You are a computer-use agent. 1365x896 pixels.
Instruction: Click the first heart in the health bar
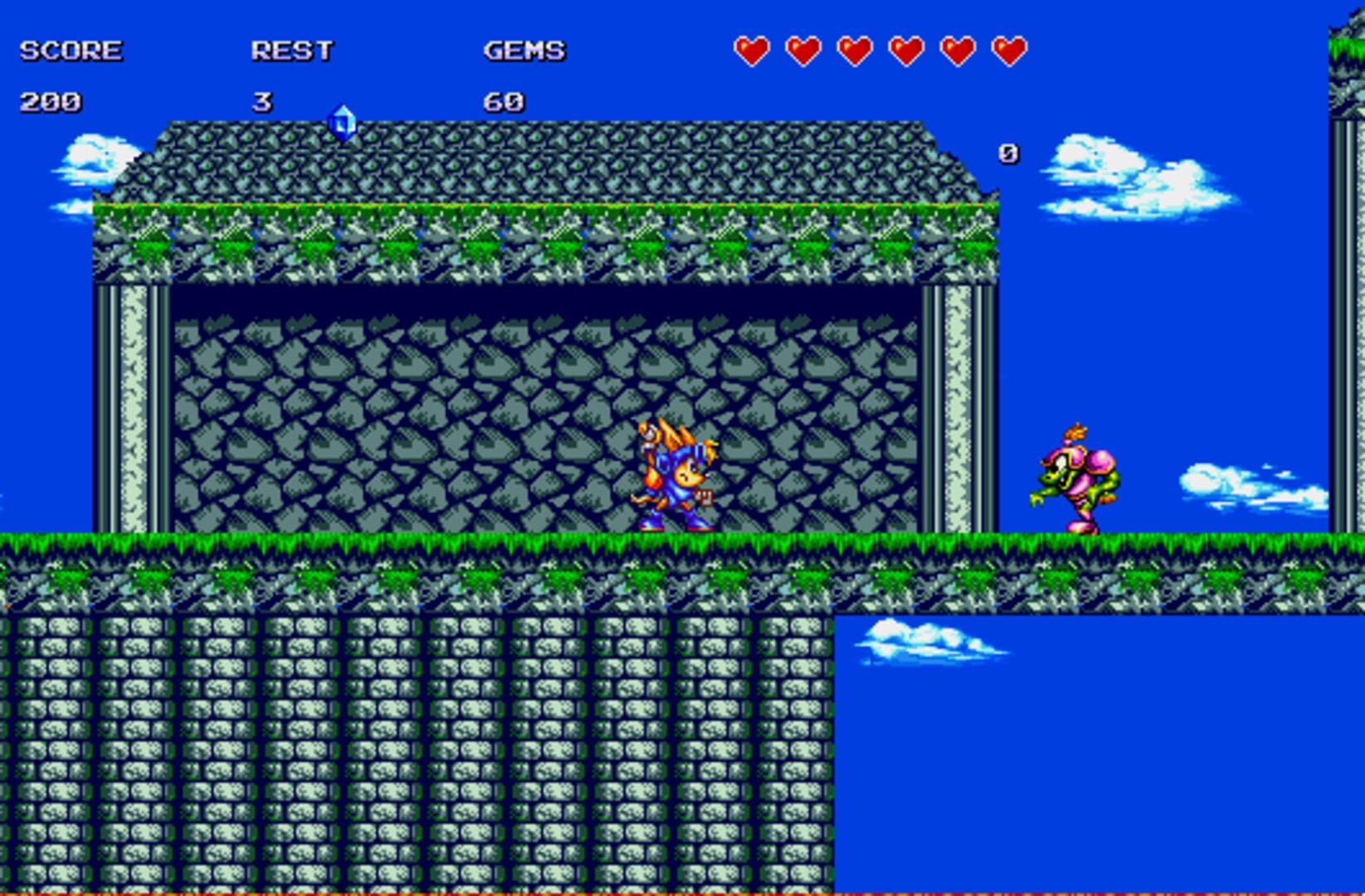pyautogui.click(x=753, y=50)
